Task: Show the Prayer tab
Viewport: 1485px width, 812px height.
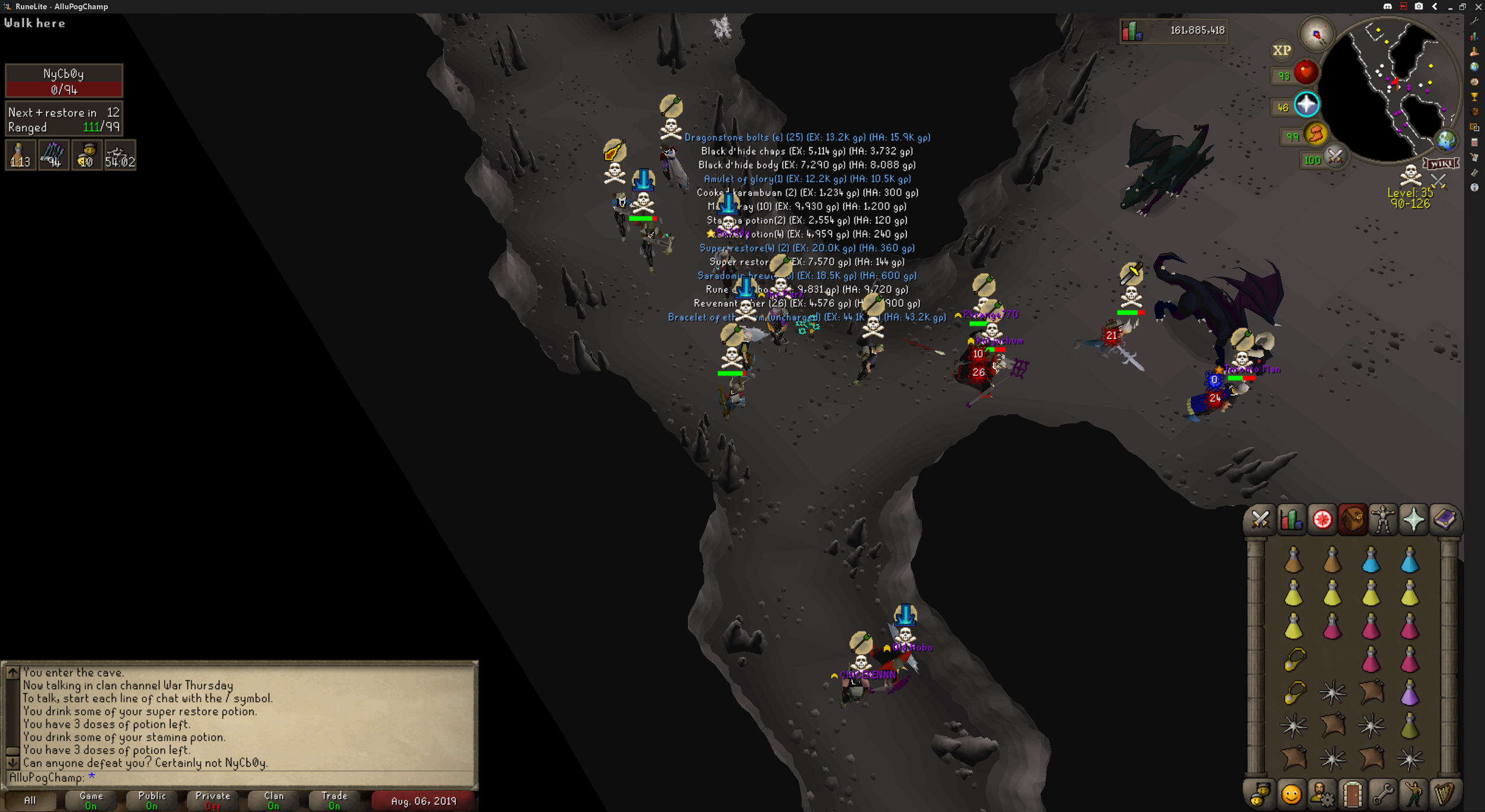Action: click(x=1414, y=519)
